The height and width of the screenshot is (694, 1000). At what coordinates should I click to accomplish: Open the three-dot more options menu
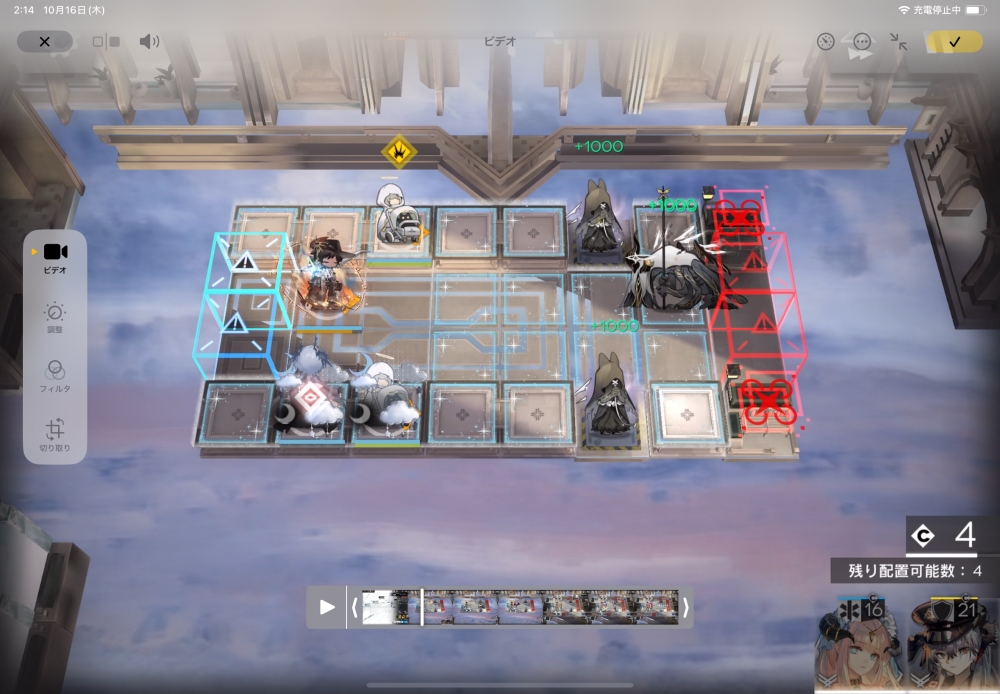862,42
